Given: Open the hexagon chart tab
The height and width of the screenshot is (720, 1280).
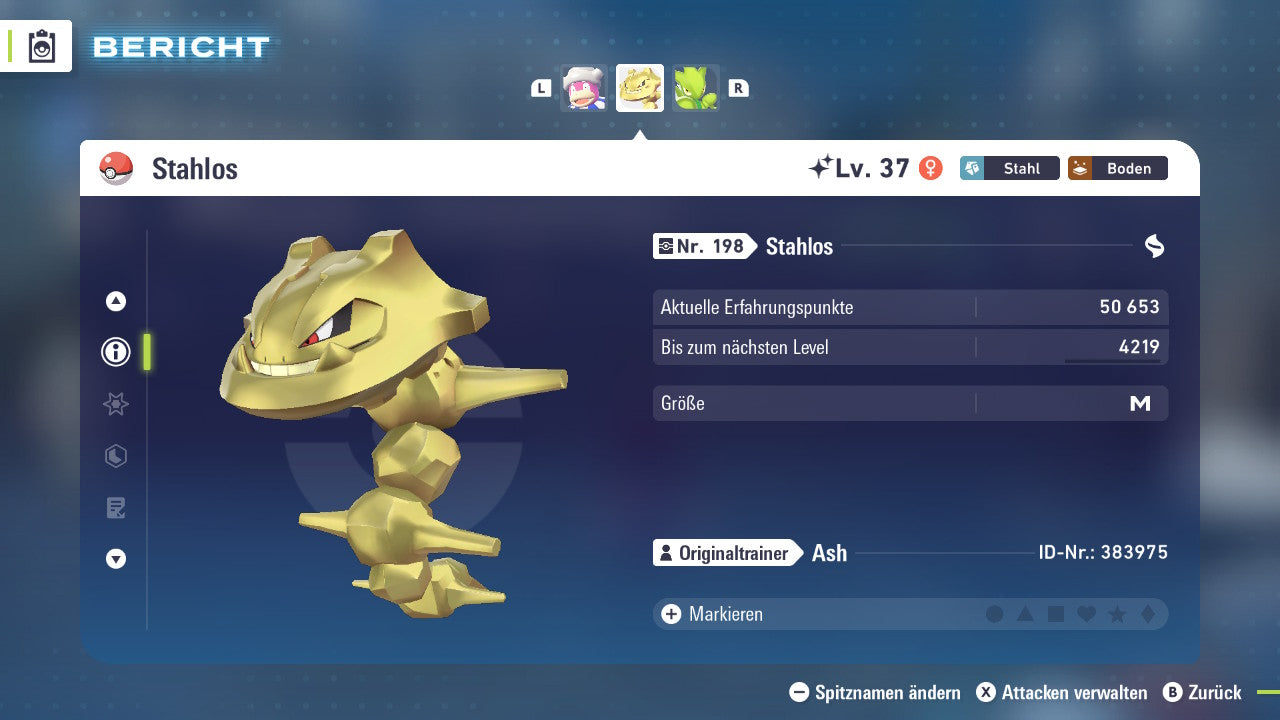Looking at the screenshot, I should [116, 456].
